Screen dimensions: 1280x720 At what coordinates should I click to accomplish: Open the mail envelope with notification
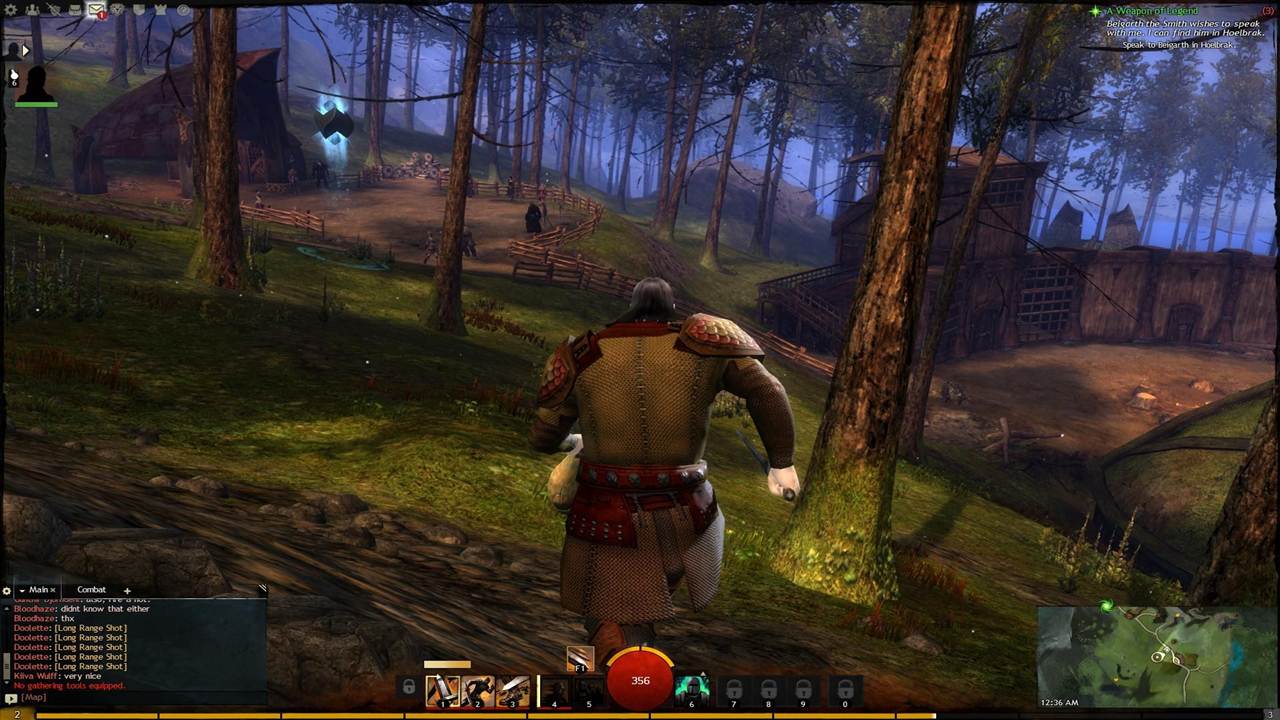[x=97, y=11]
